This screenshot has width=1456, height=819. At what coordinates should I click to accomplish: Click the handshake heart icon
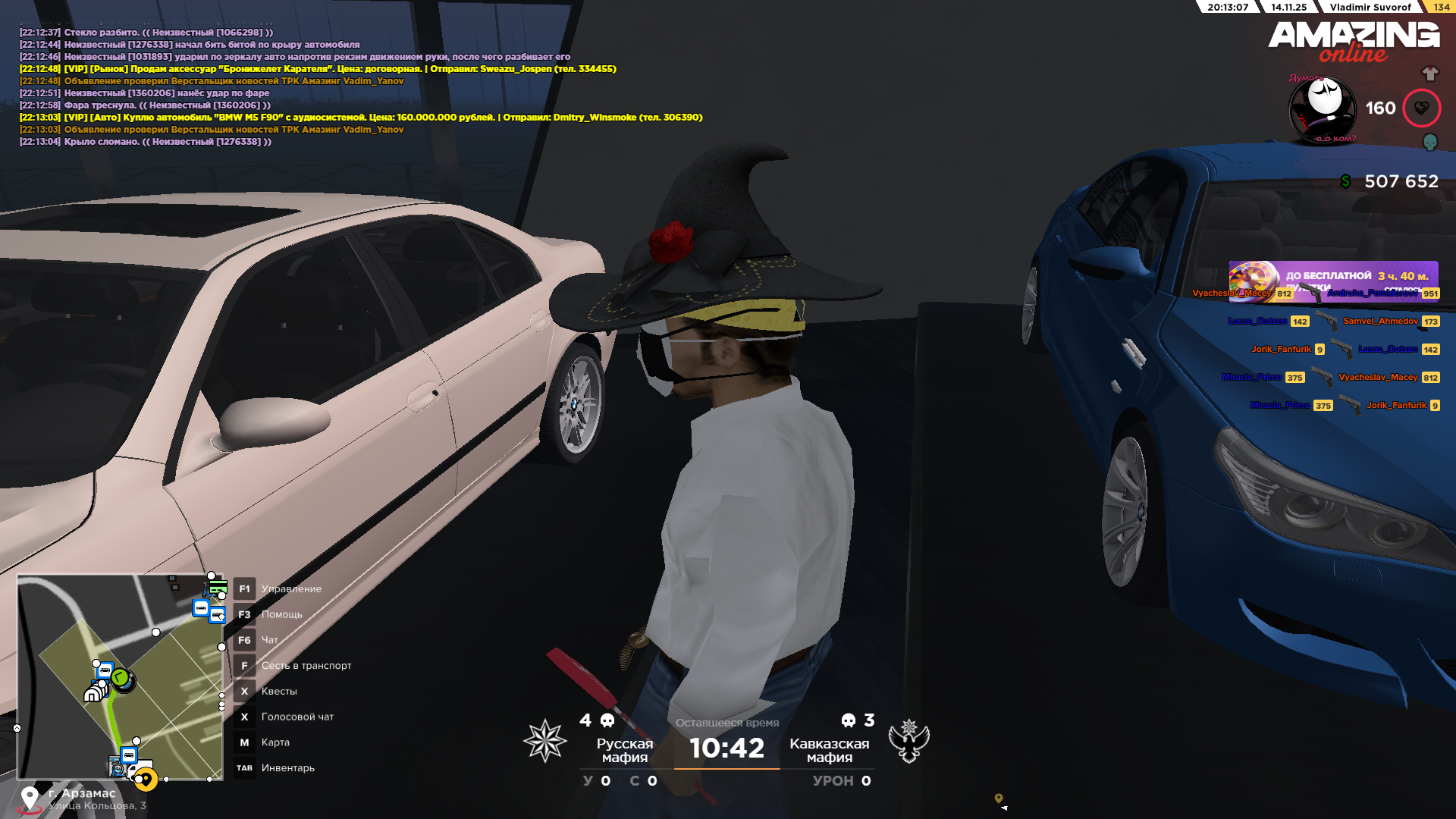1421,108
